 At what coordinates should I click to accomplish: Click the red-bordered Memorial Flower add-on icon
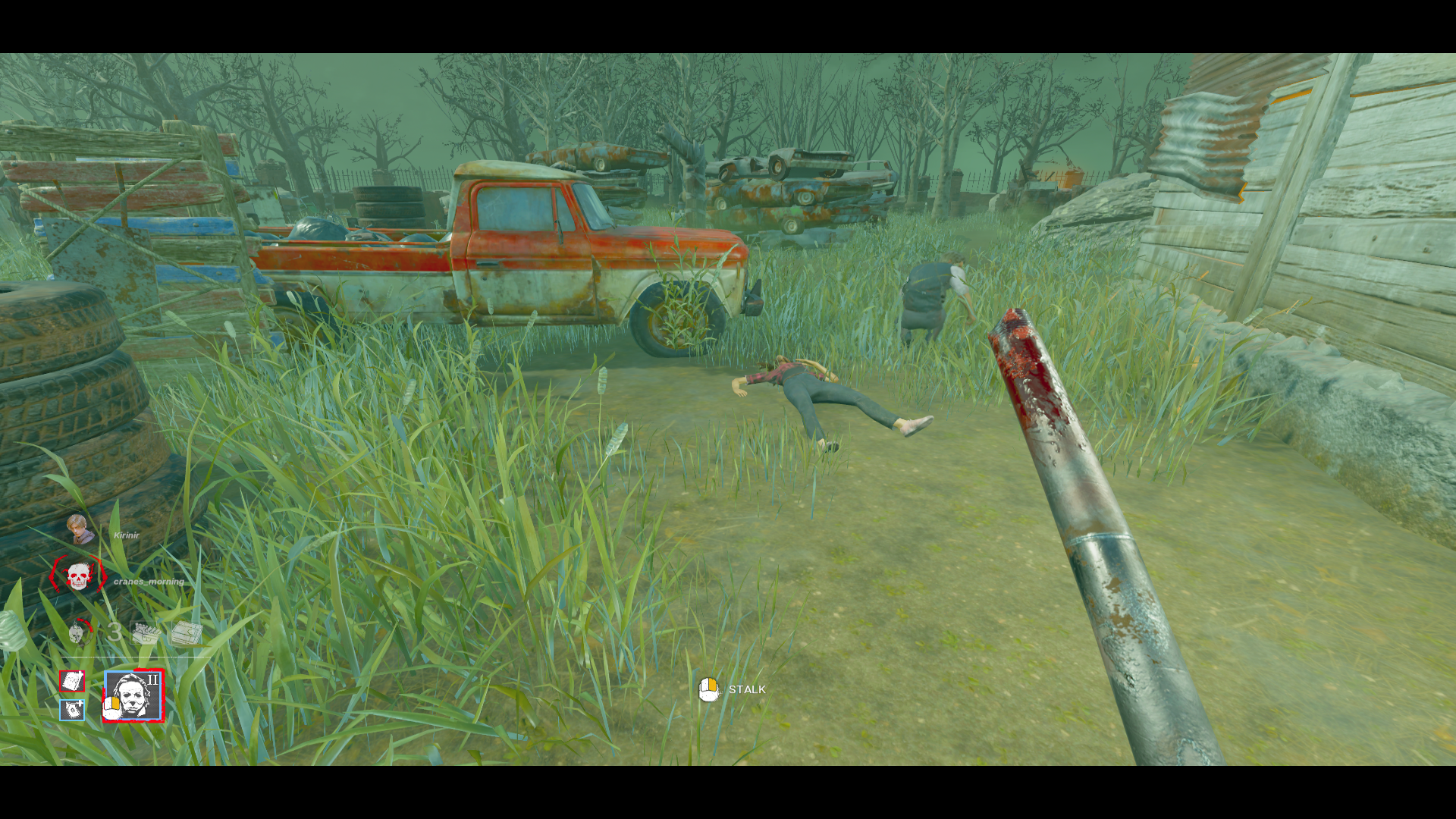click(72, 681)
